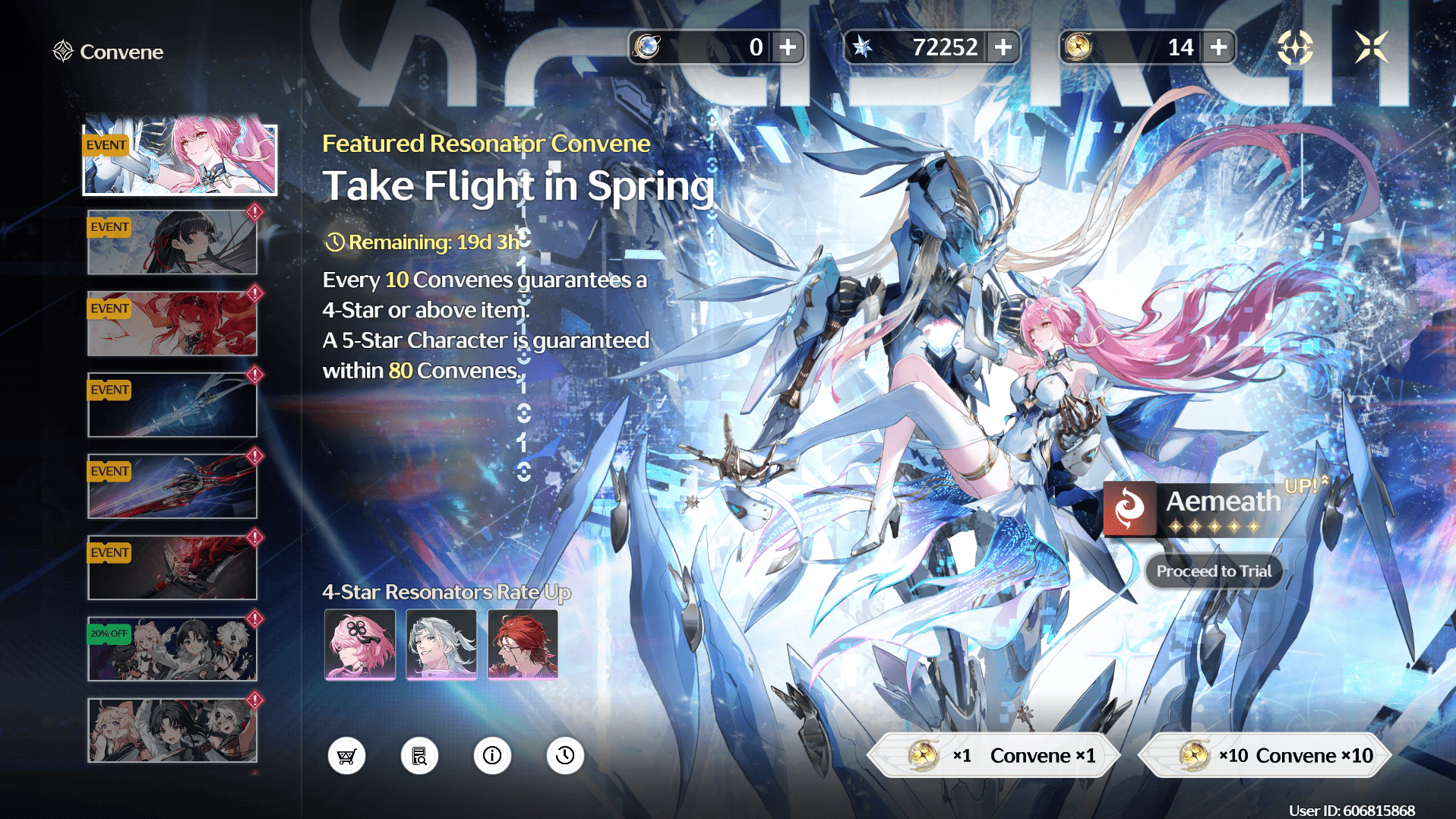1456x819 pixels.
Task: Select the pink-haired 4-Star Resonator portrait
Action: click(359, 645)
